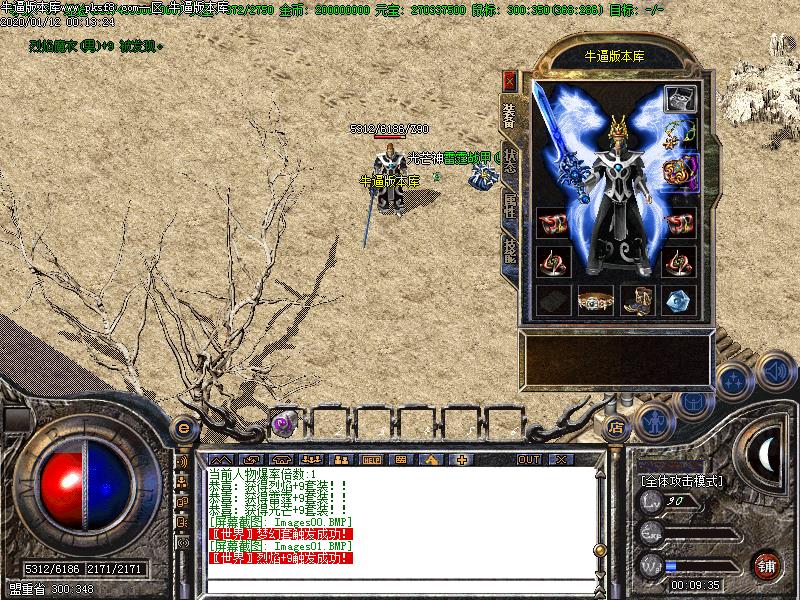This screenshot has width=800, height=600.
Task: Open the 店 shop button
Action: 616,425
